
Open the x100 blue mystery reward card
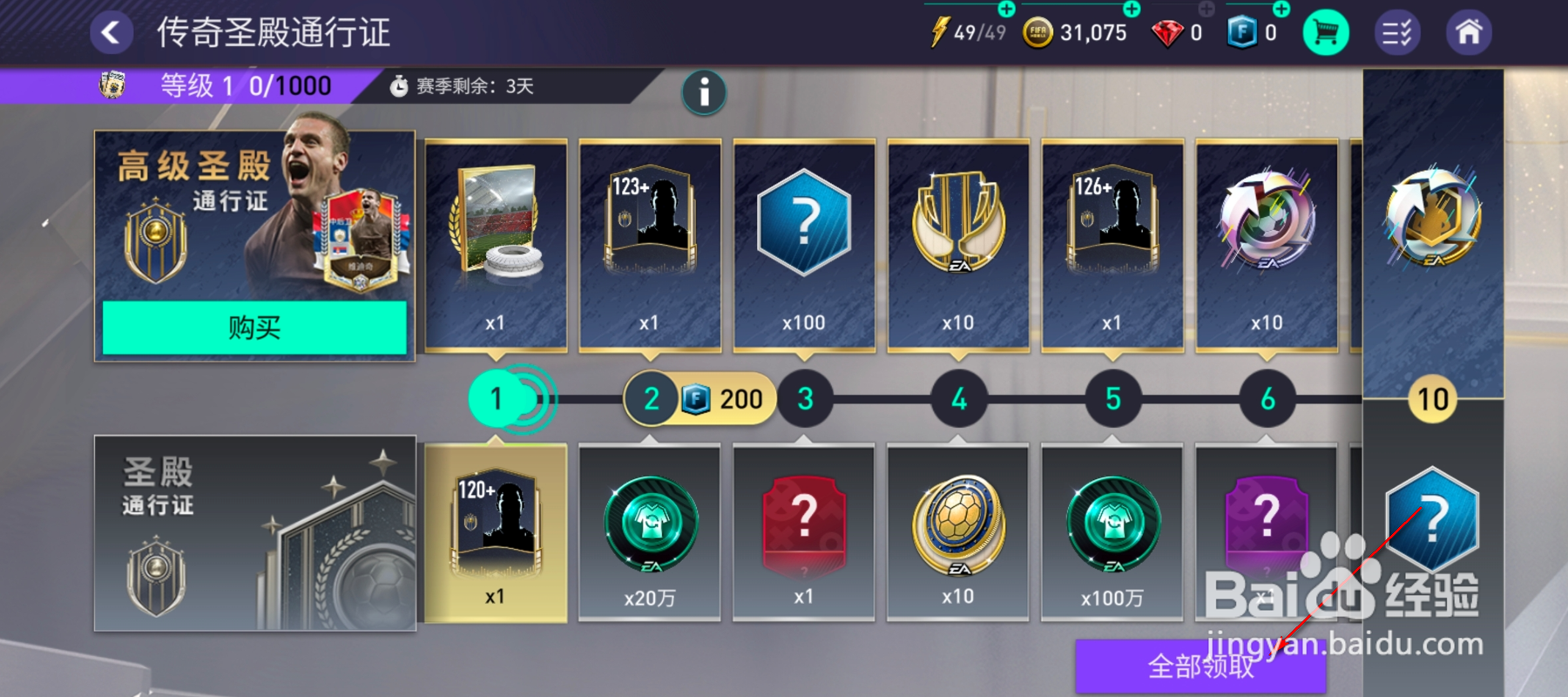[803, 244]
